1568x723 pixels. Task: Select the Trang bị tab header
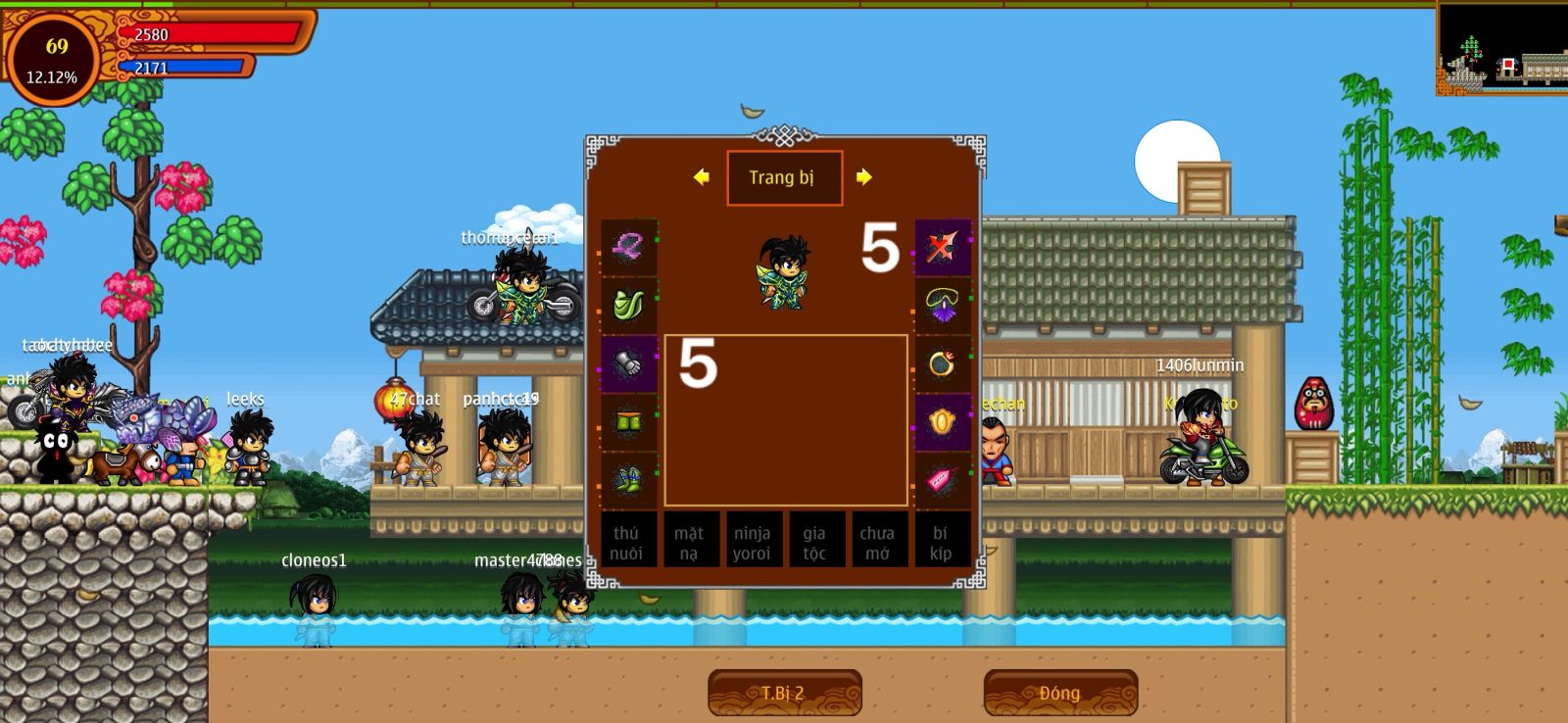pyautogui.click(x=784, y=178)
